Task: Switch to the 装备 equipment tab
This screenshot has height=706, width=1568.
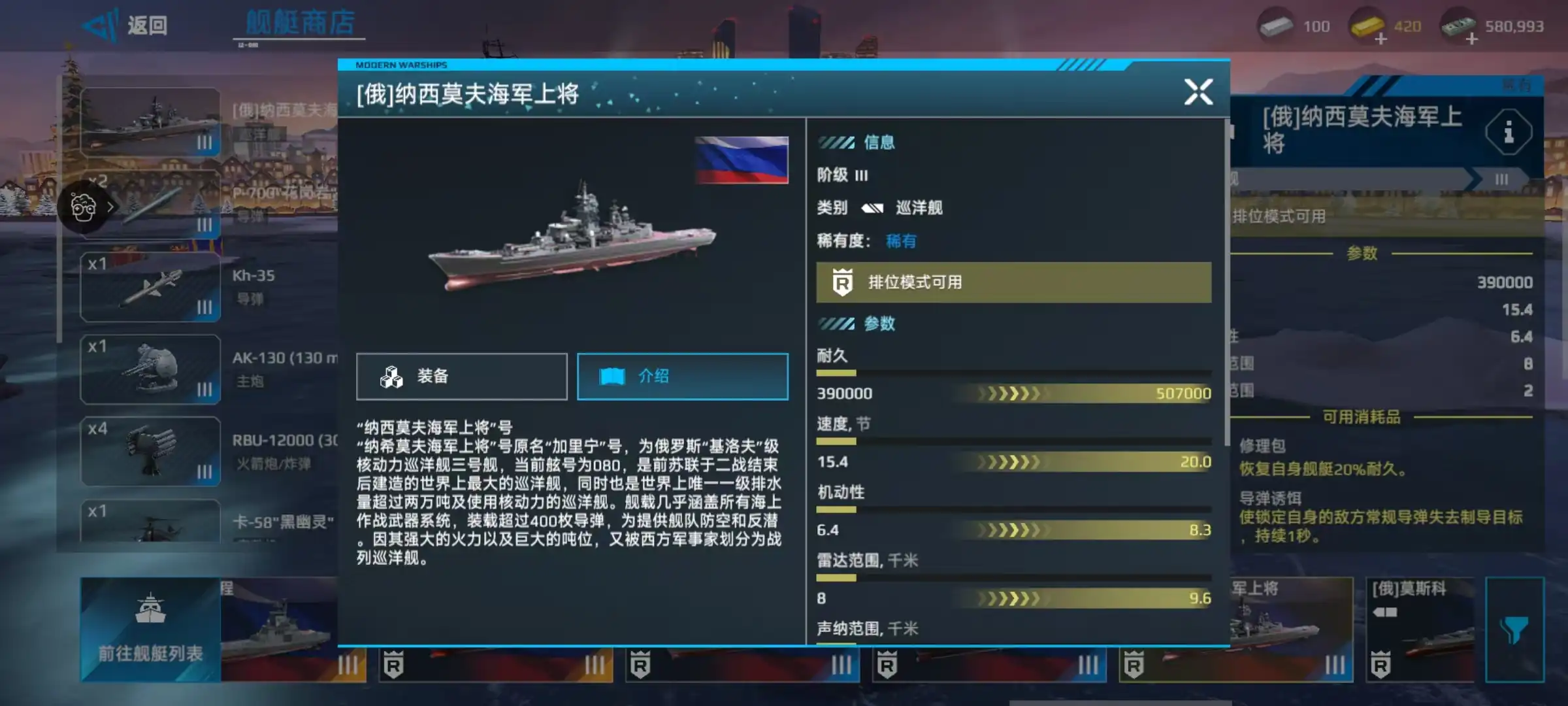Action: point(461,377)
